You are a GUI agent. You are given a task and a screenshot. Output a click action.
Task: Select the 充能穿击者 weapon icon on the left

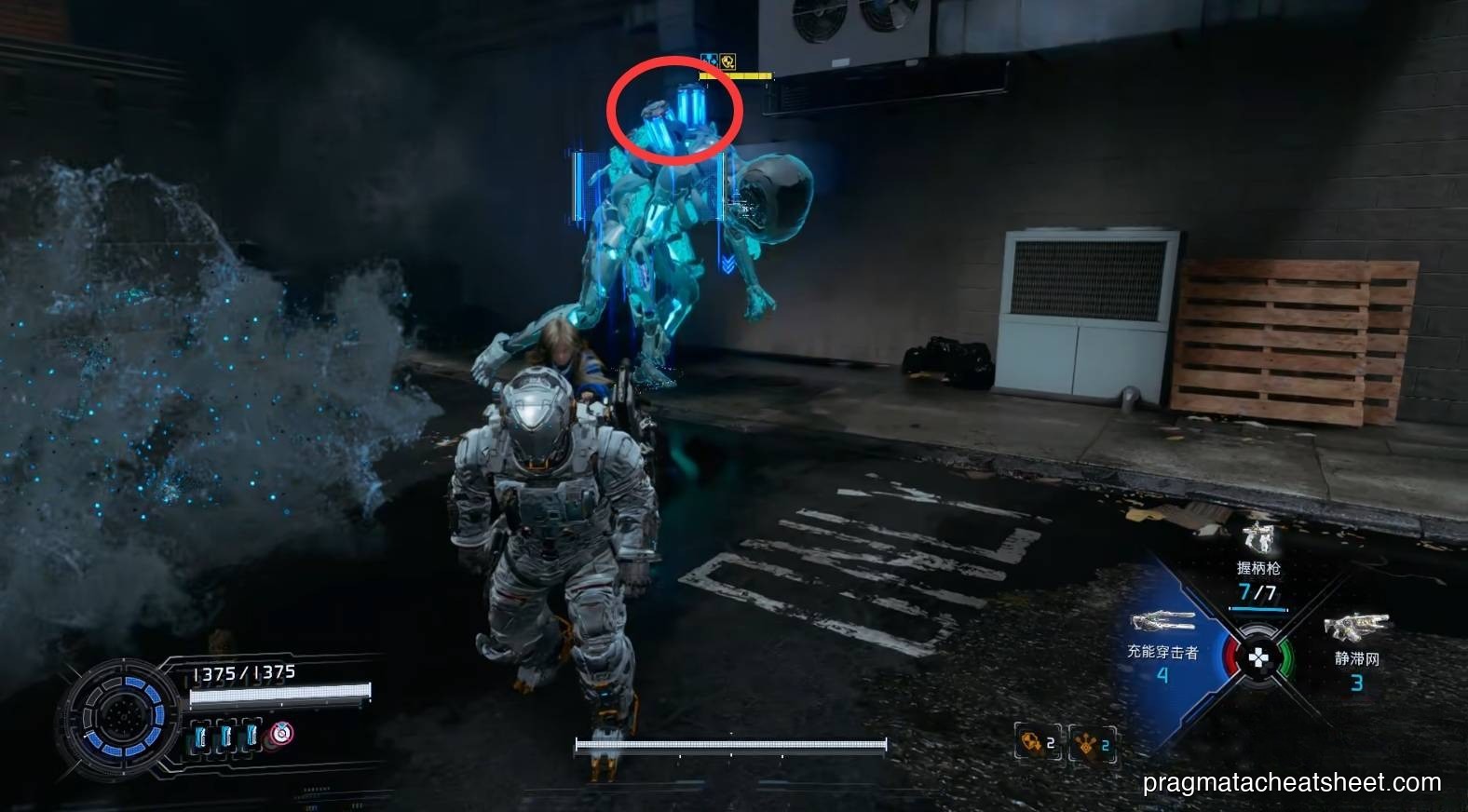coord(1162,621)
